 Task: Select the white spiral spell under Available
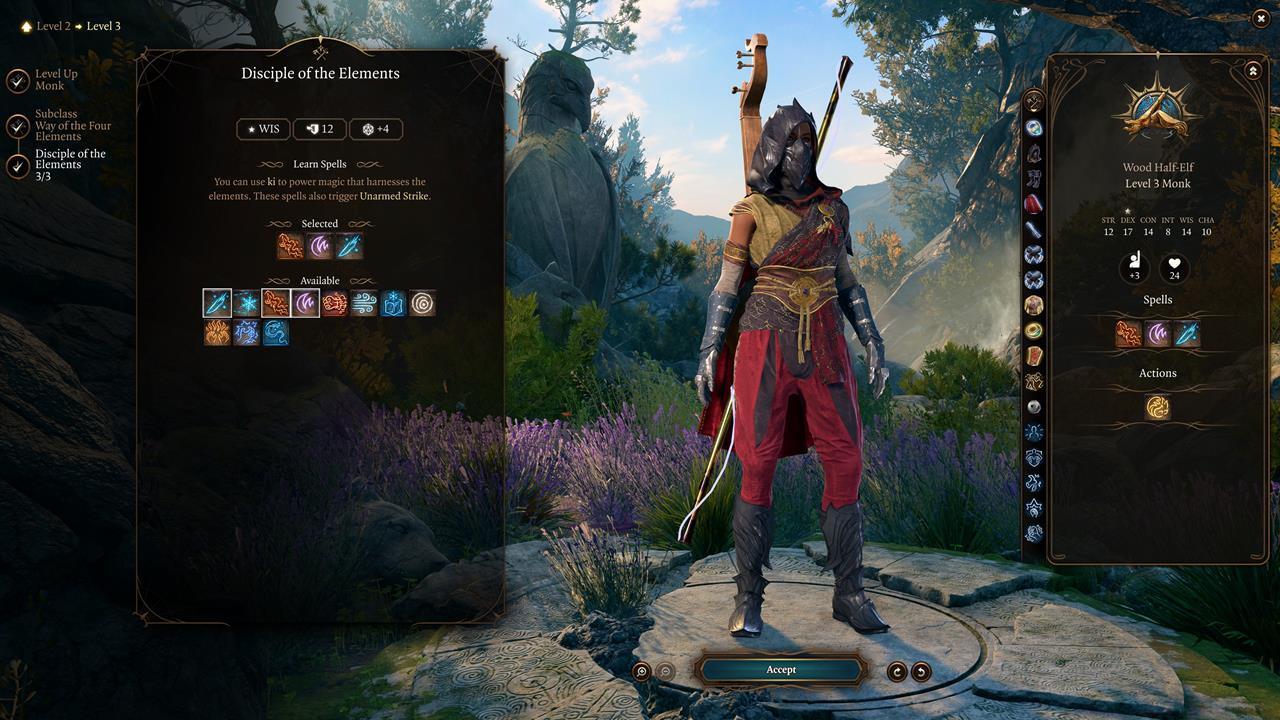click(x=422, y=303)
